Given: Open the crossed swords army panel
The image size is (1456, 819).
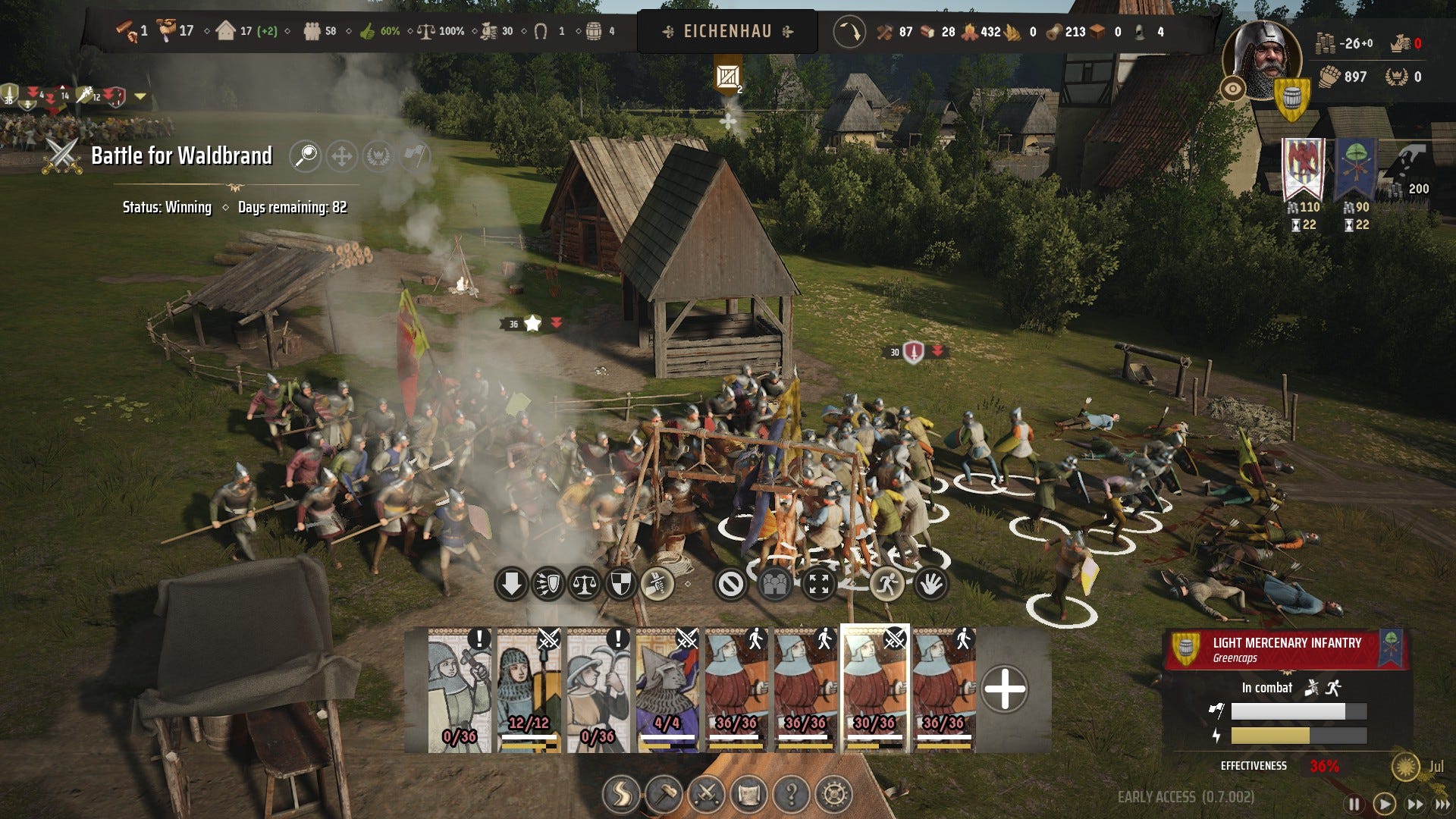Looking at the screenshot, I should 706,794.
